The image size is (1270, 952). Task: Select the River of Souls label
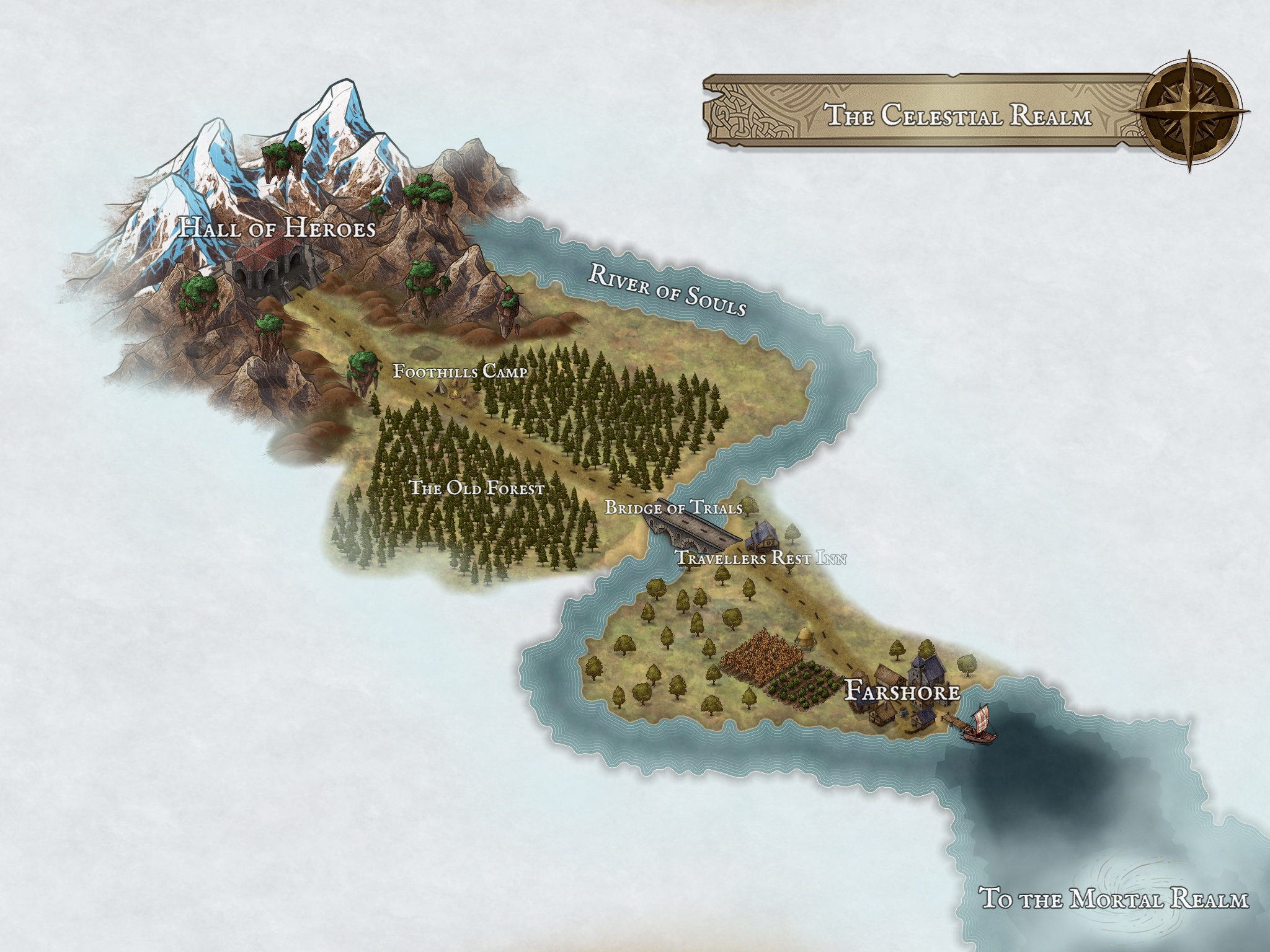coord(667,289)
